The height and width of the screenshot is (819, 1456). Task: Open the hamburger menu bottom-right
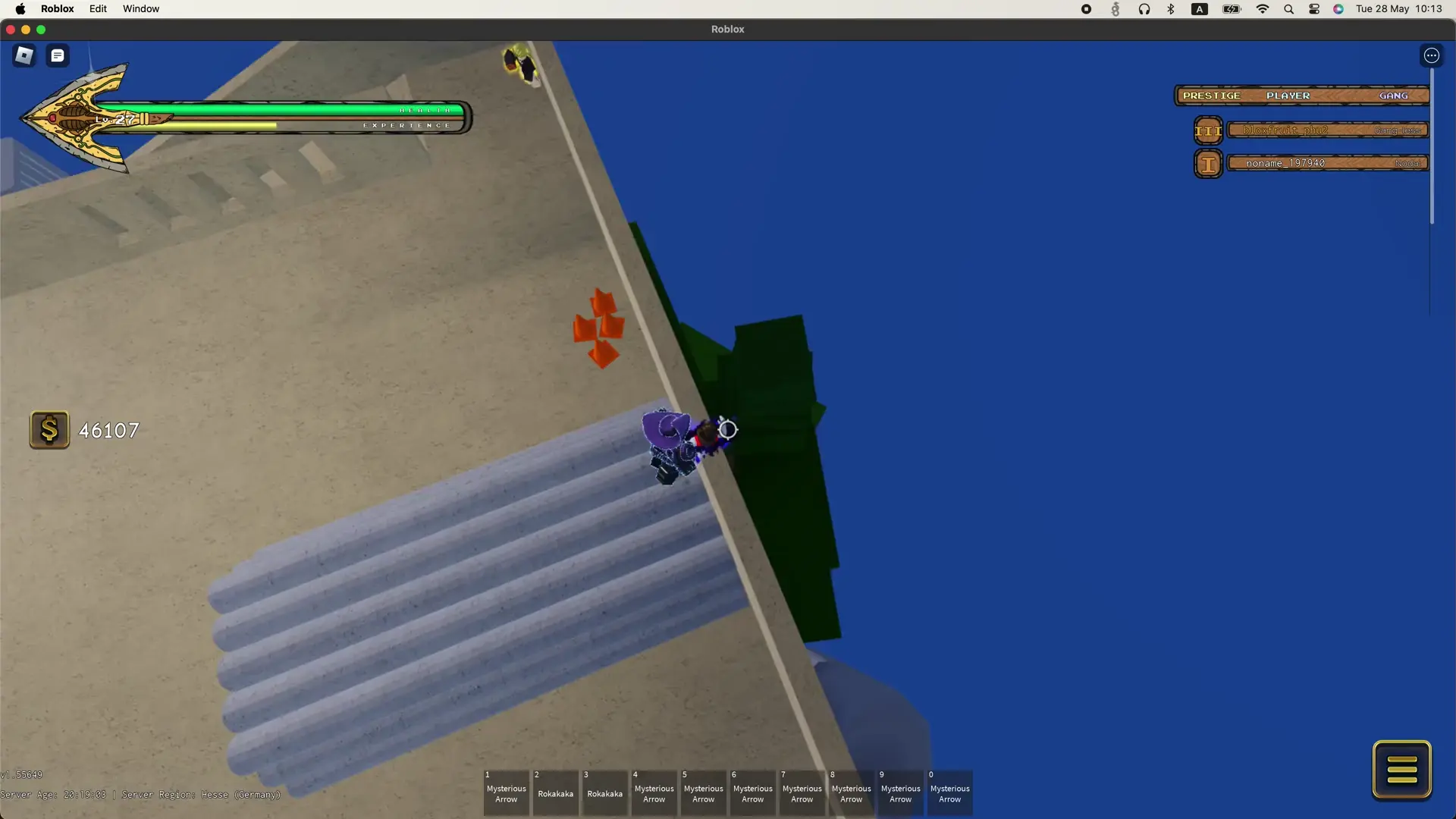(x=1402, y=769)
